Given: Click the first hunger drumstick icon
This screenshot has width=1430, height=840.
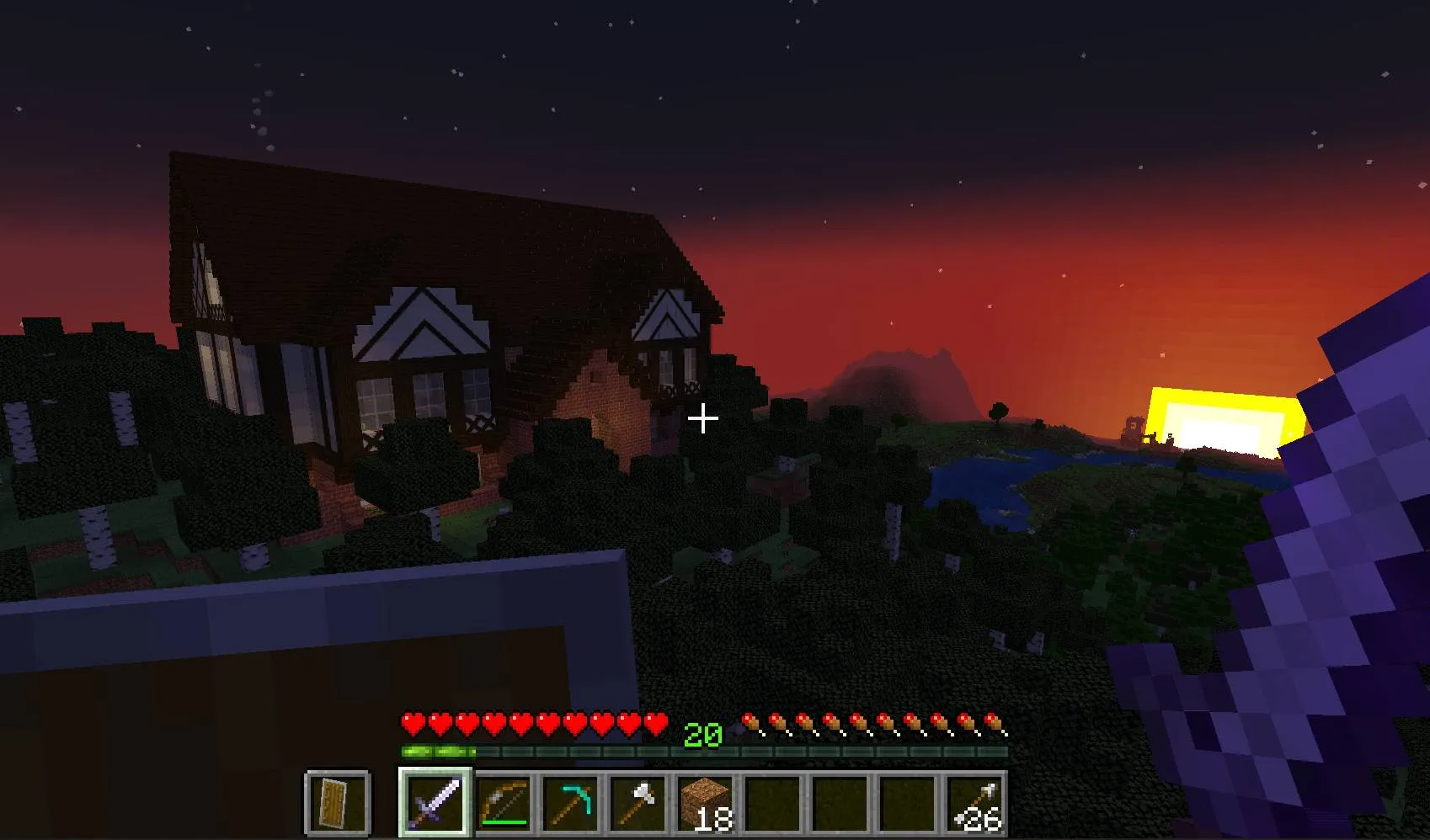Looking at the screenshot, I should point(748,722).
